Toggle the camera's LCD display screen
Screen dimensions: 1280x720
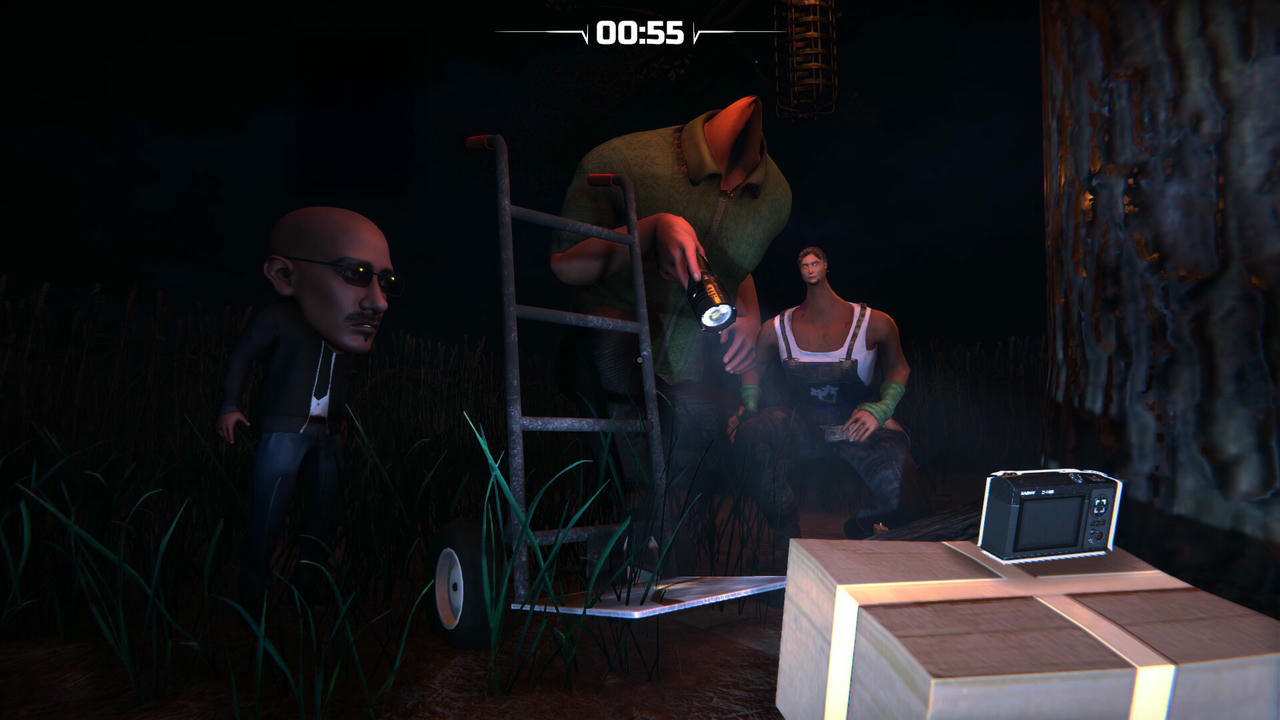(x=1050, y=525)
